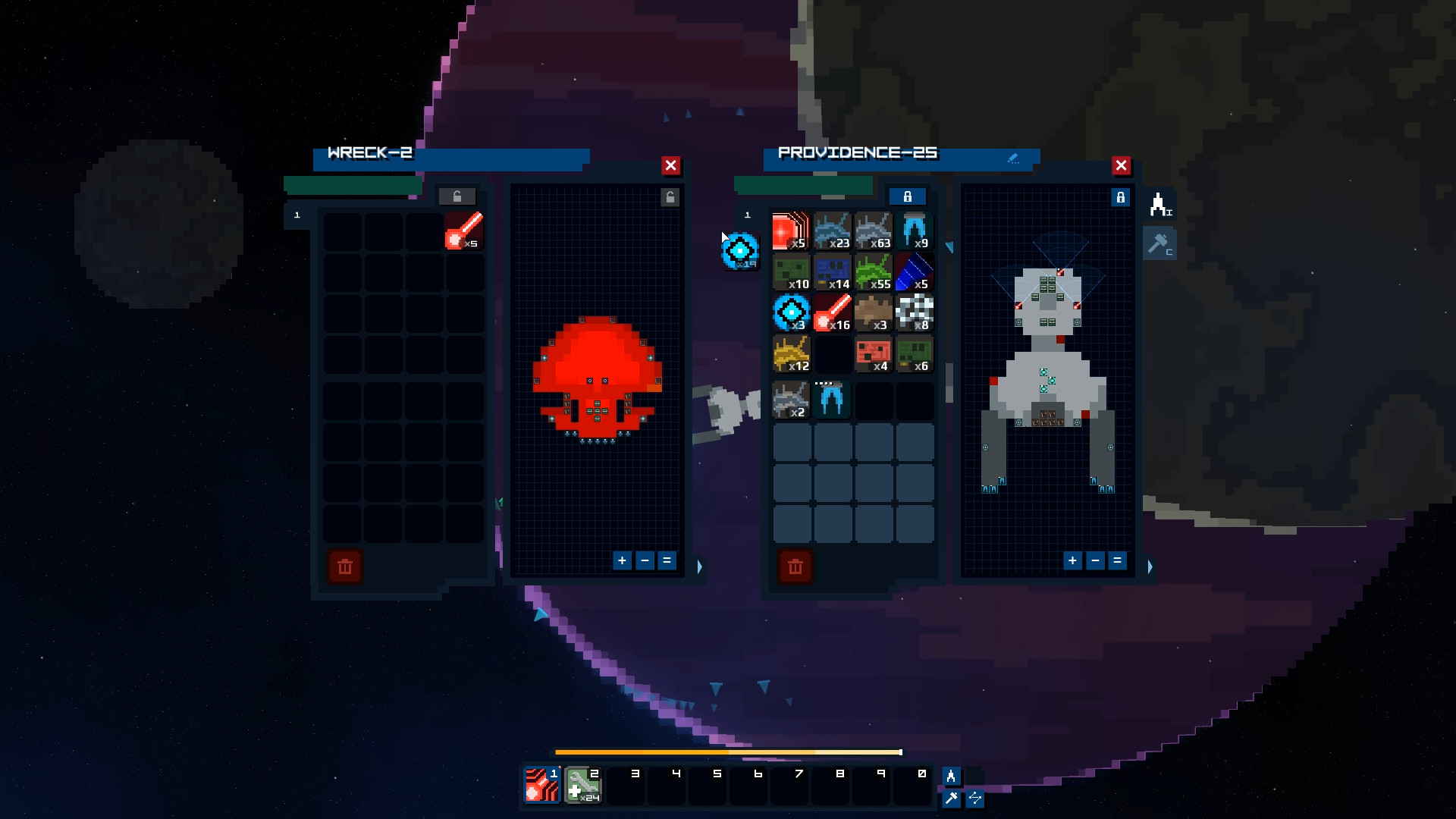The image size is (1456, 819).
Task: Click the trash bin in Providence-25 inventory
Action: click(795, 566)
